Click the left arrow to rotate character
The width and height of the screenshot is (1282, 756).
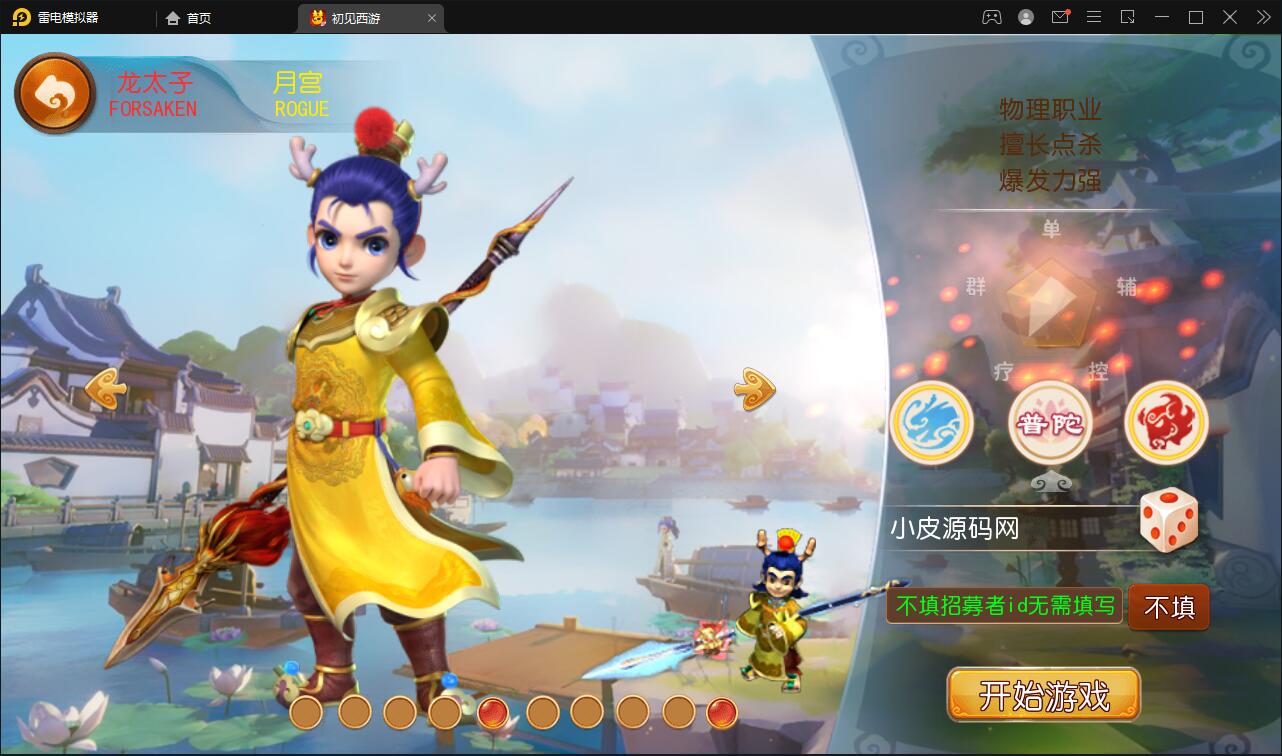coord(103,388)
